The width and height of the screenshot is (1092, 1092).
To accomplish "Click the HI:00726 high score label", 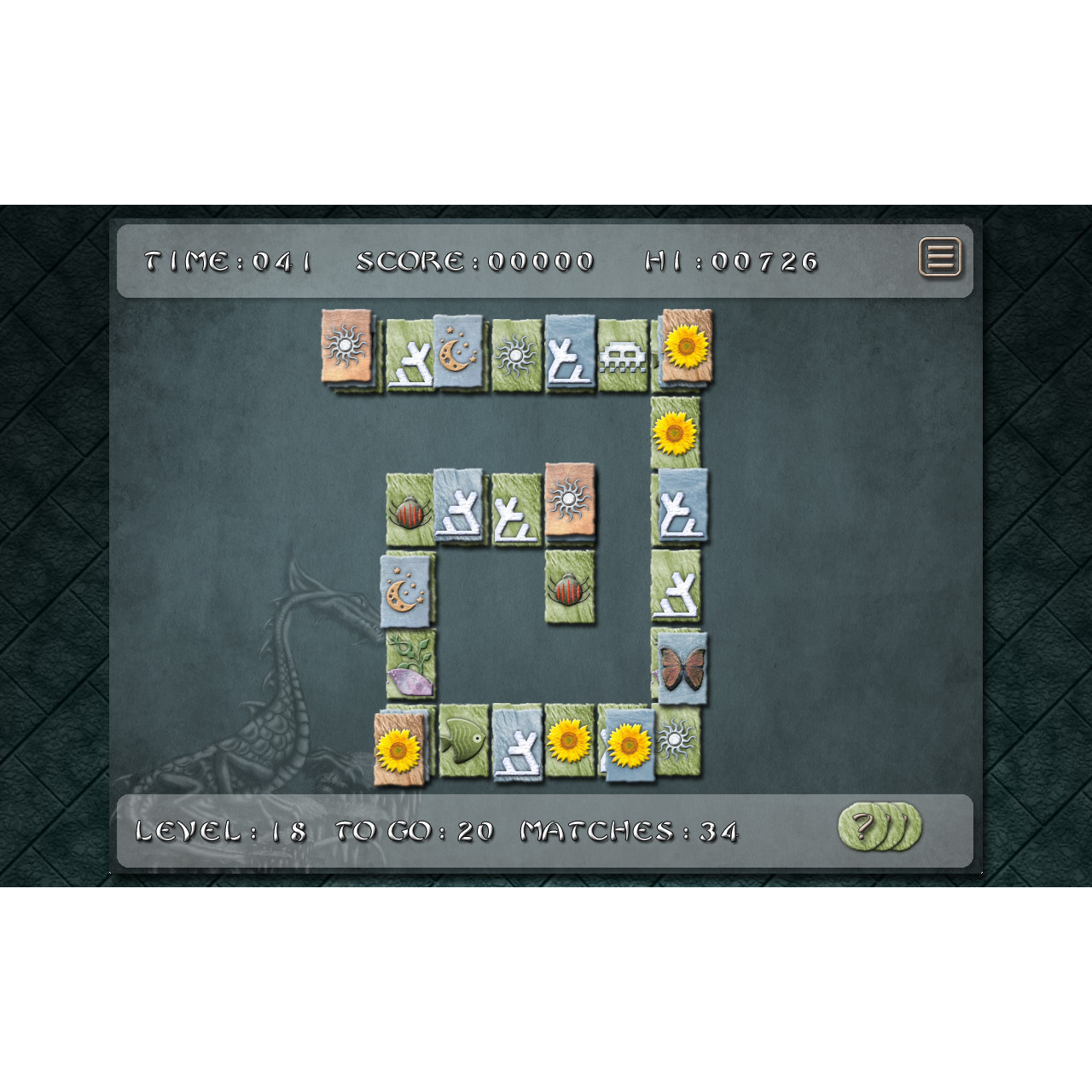I will pyautogui.click(x=734, y=262).
